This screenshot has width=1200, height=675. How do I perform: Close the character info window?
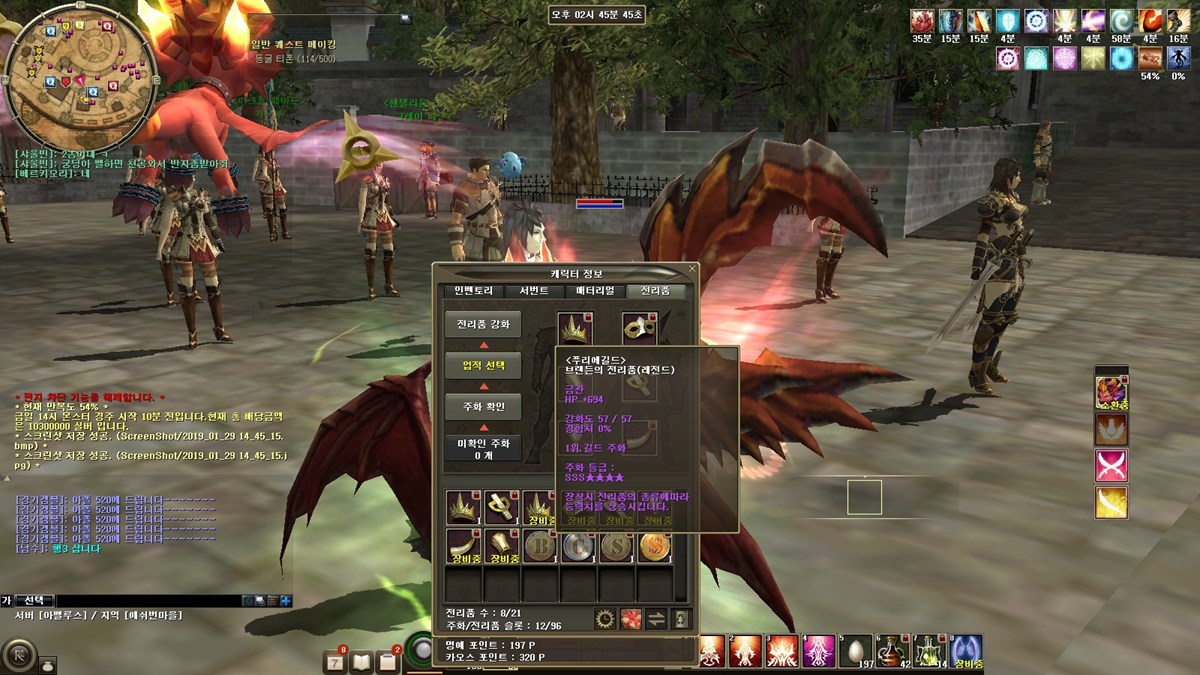point(692,269)
